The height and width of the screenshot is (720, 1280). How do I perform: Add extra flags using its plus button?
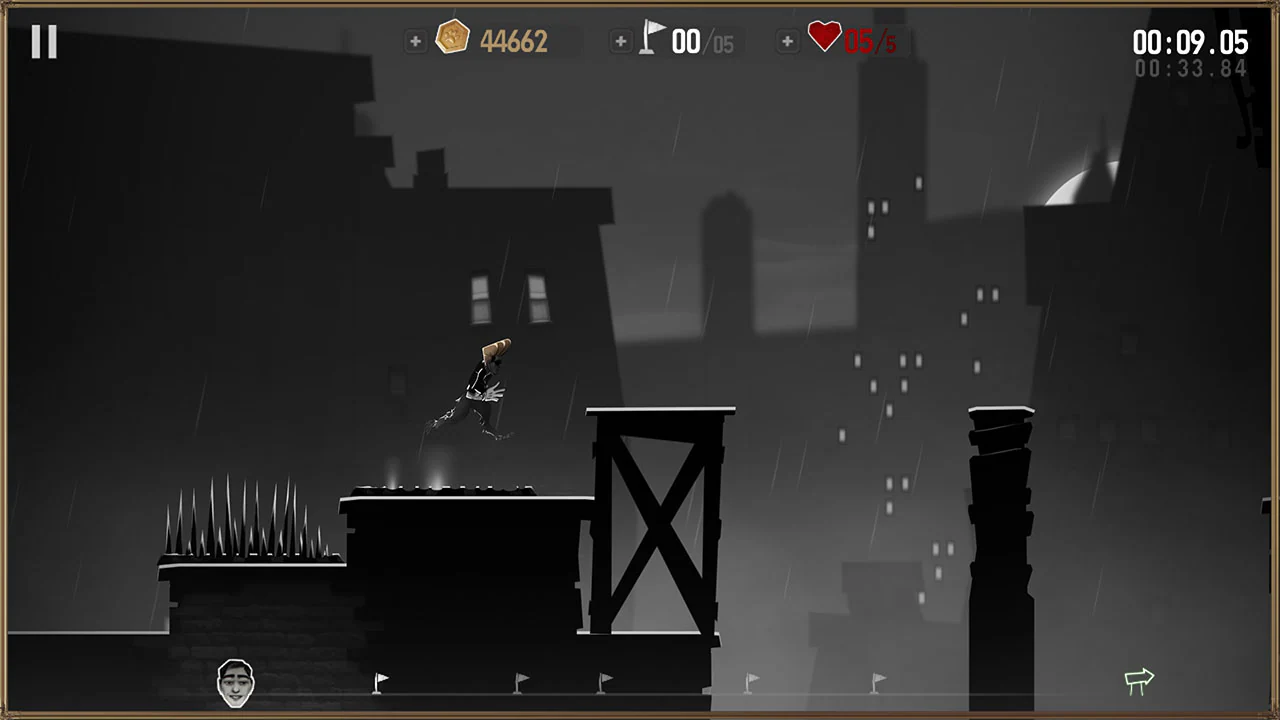pos(621,41)
